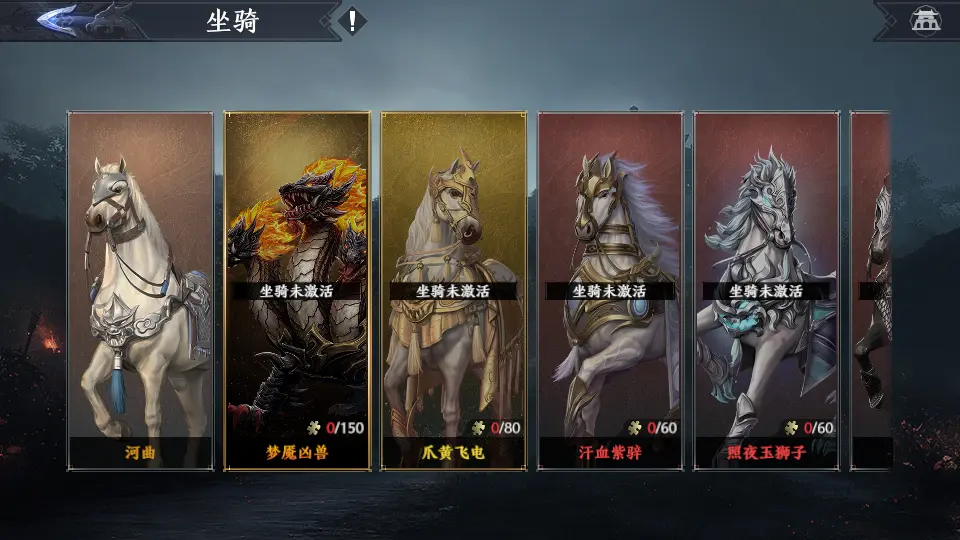
Task: Select the 河曲 white horse card
Action: 140,290
